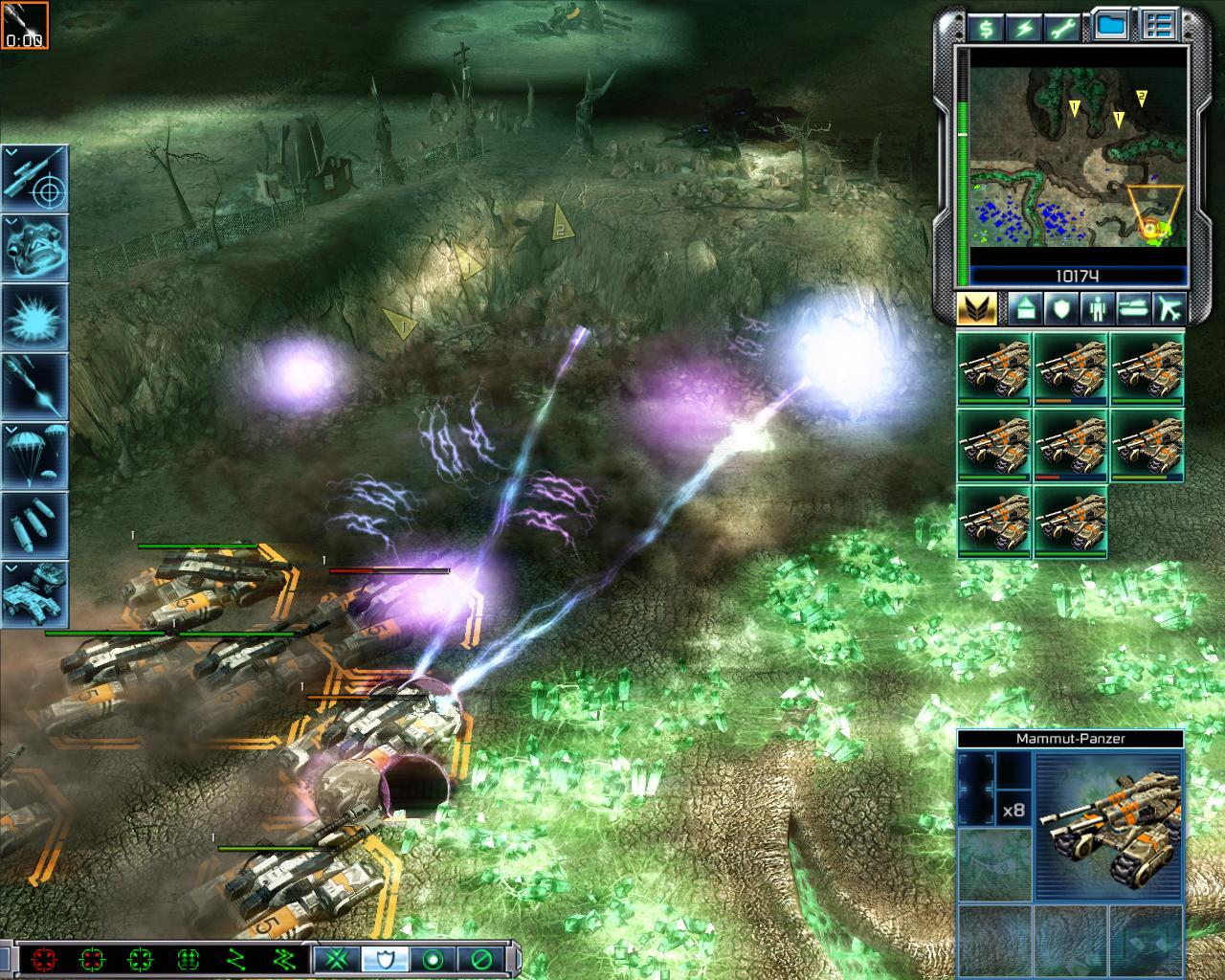1225x980 pixels.
Task: Open the list panel button
Action: (x=1159, y=27)
